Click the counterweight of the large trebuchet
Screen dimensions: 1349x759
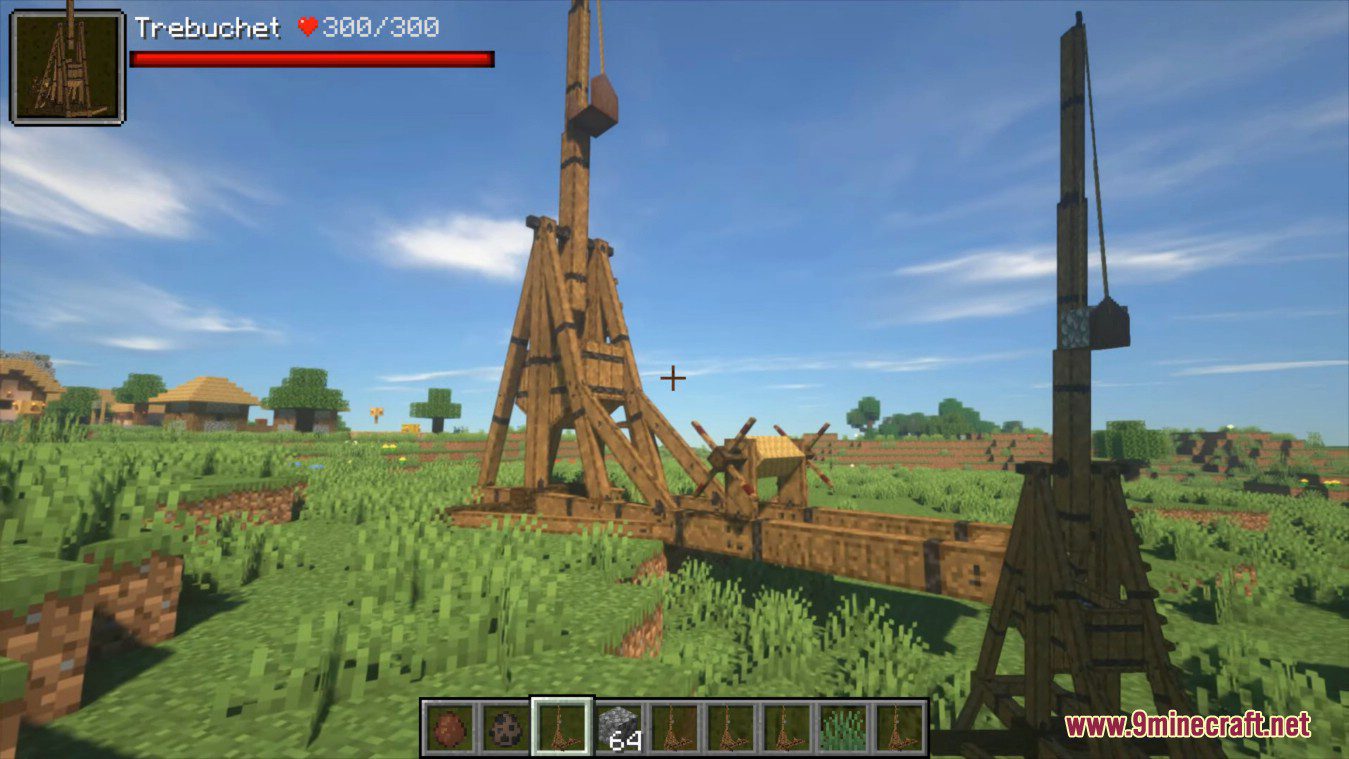[x=601, y=103]
